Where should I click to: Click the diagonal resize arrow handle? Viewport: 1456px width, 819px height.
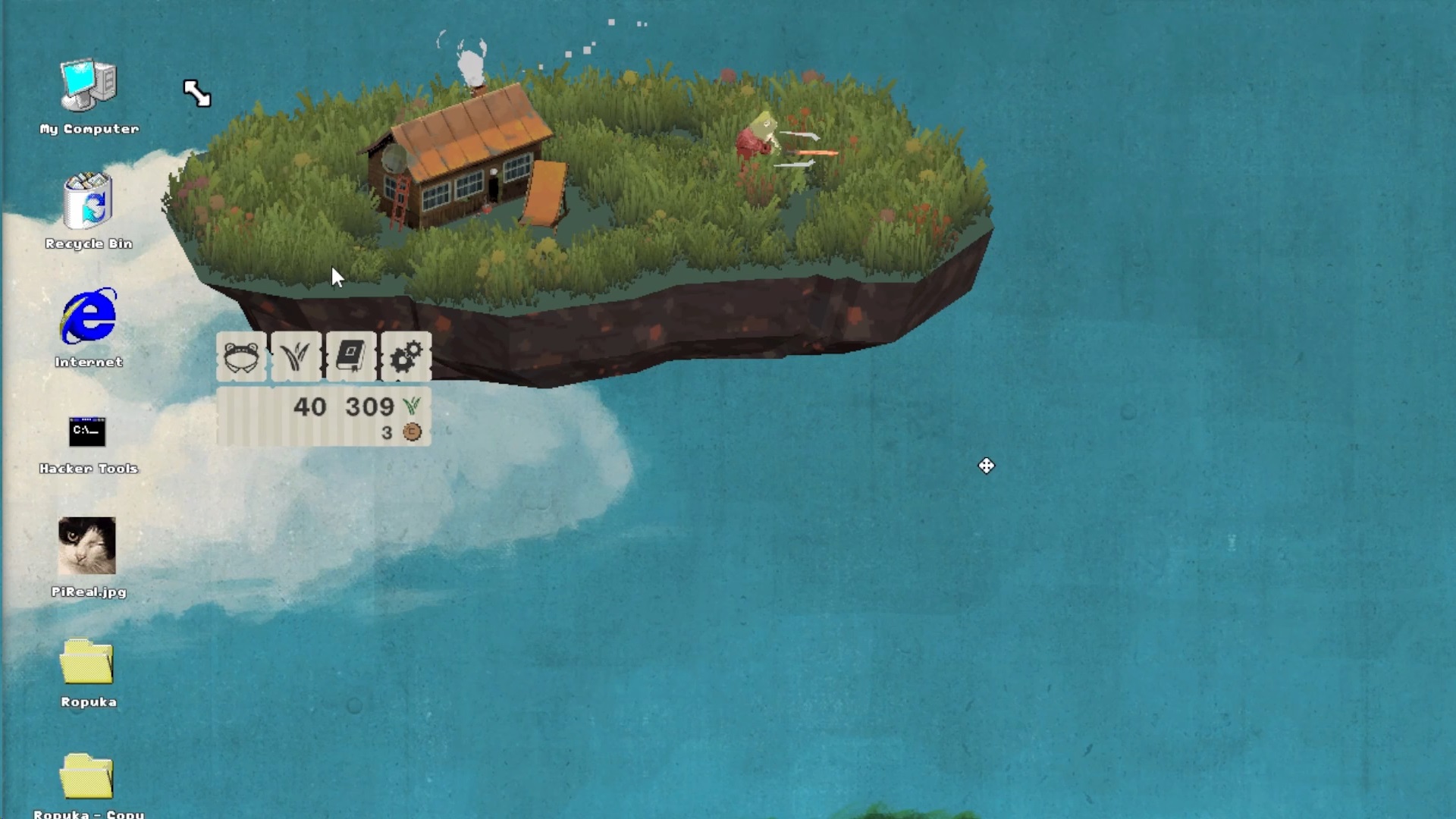197,93
